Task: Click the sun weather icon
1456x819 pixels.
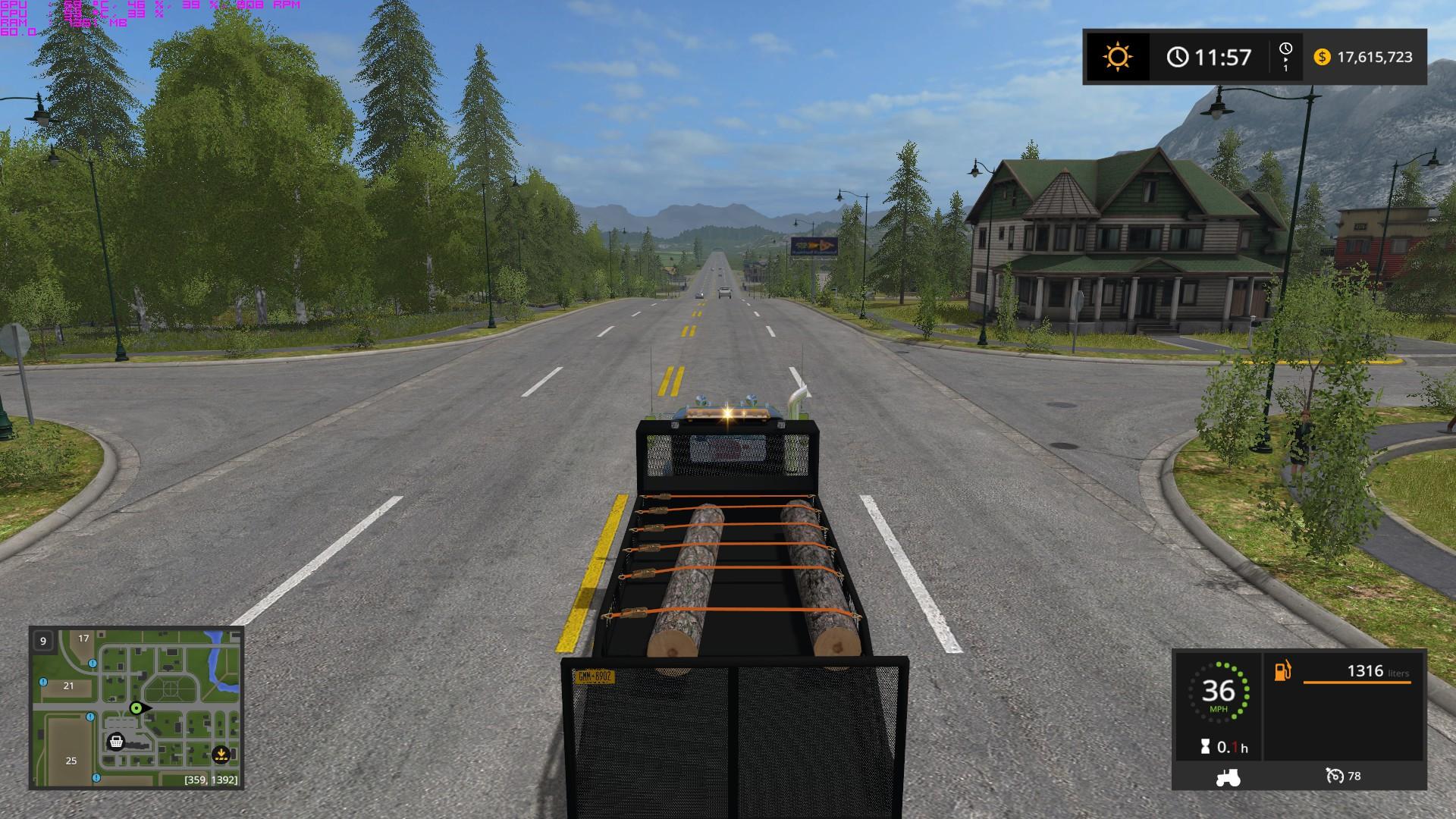Action: coord(1118,57)
